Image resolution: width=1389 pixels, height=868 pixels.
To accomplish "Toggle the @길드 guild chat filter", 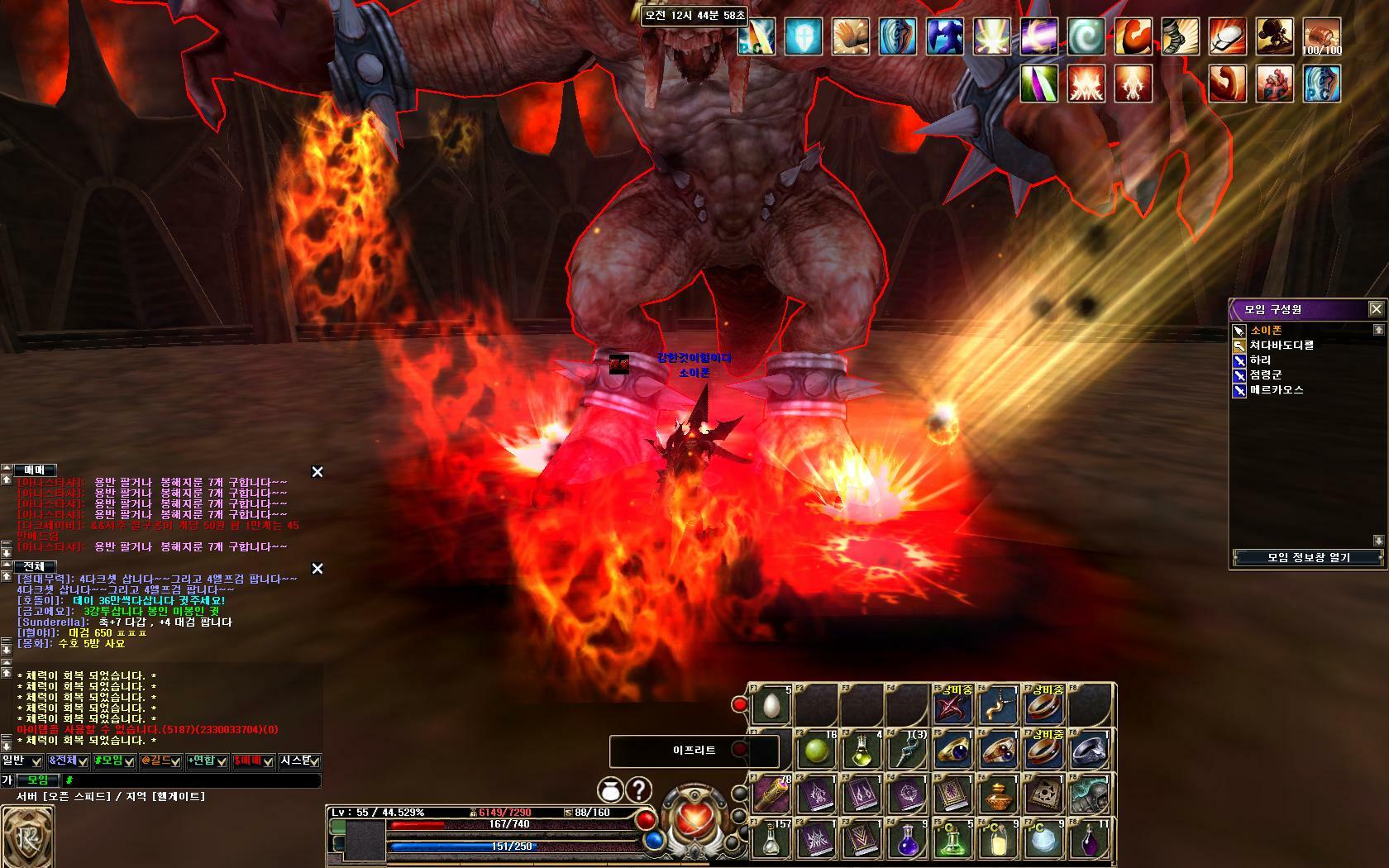I will [x=160, y=761].
